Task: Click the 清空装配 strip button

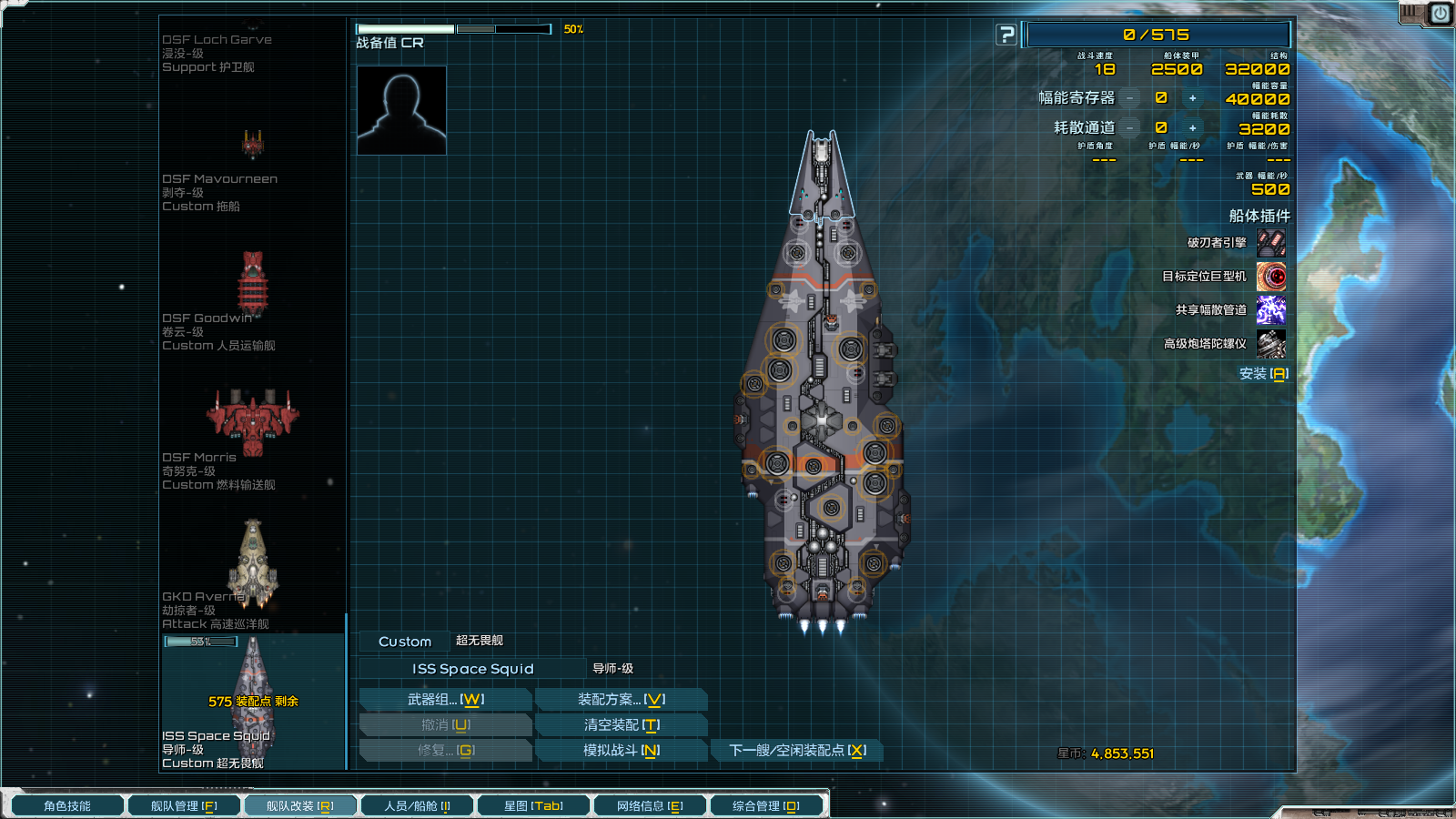Action: tap(621, 725)
